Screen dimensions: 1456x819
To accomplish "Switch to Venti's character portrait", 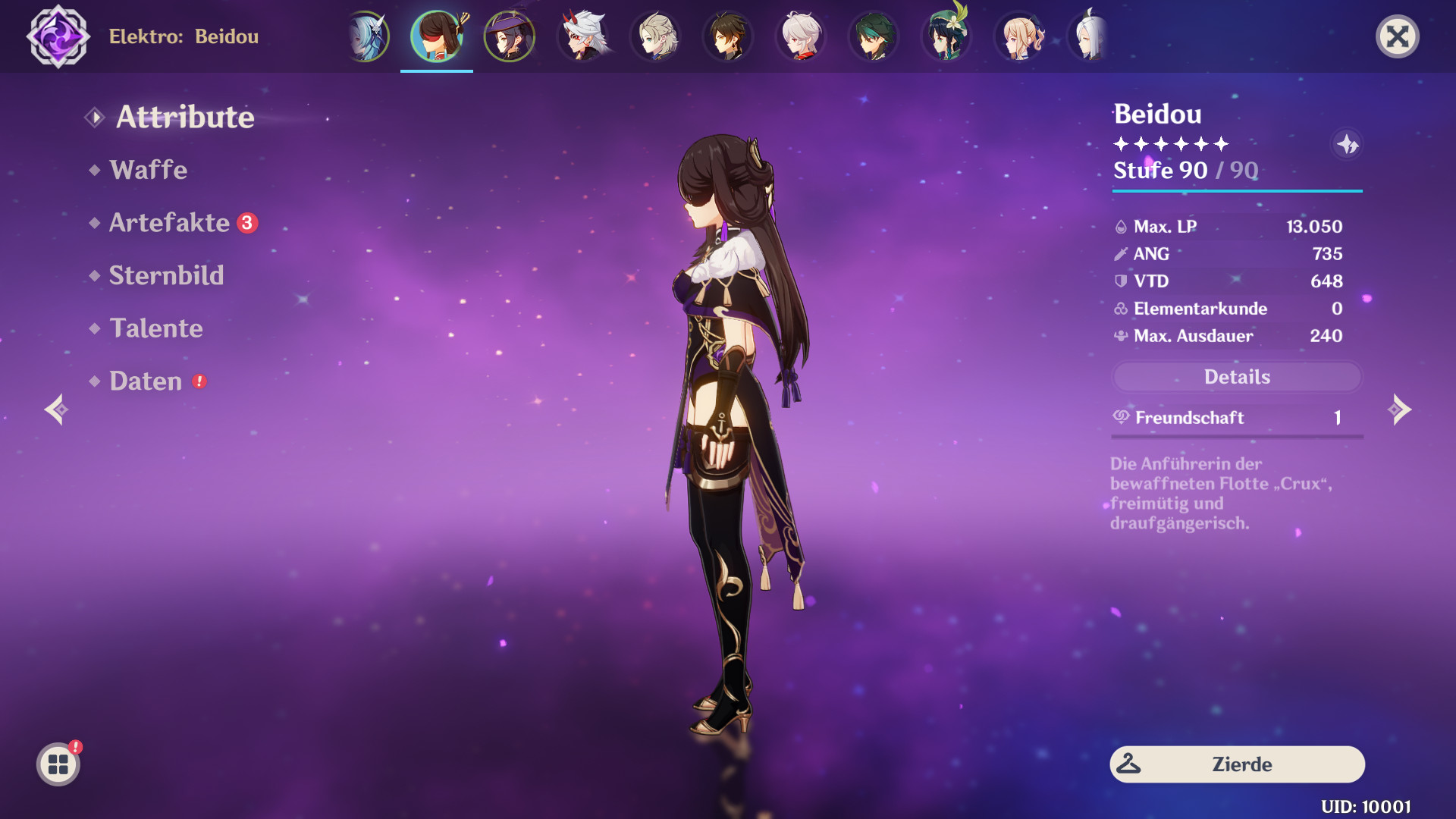I will [x=946, y=36].
